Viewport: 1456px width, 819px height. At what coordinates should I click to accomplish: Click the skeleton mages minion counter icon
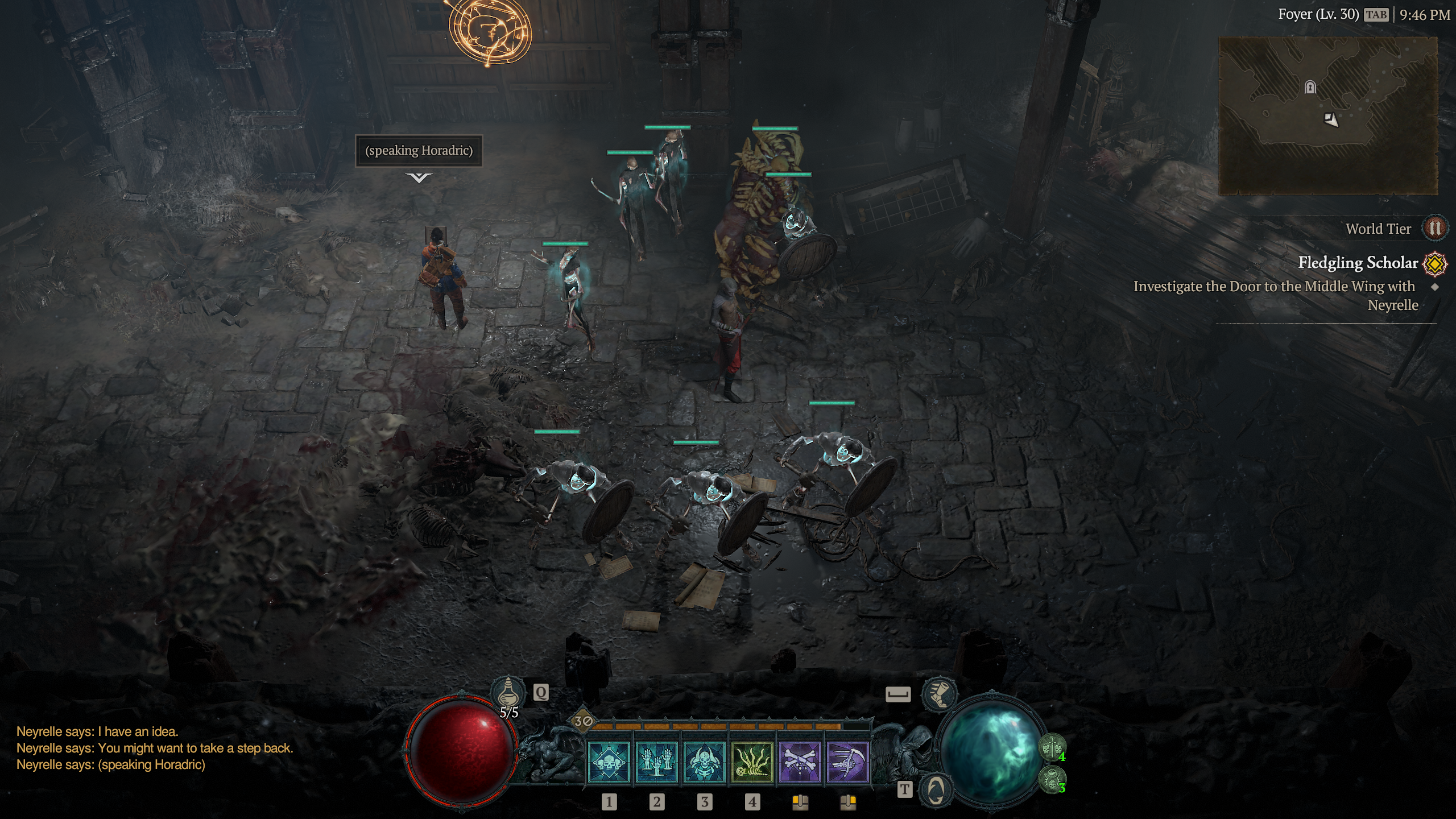(1052, 779)
